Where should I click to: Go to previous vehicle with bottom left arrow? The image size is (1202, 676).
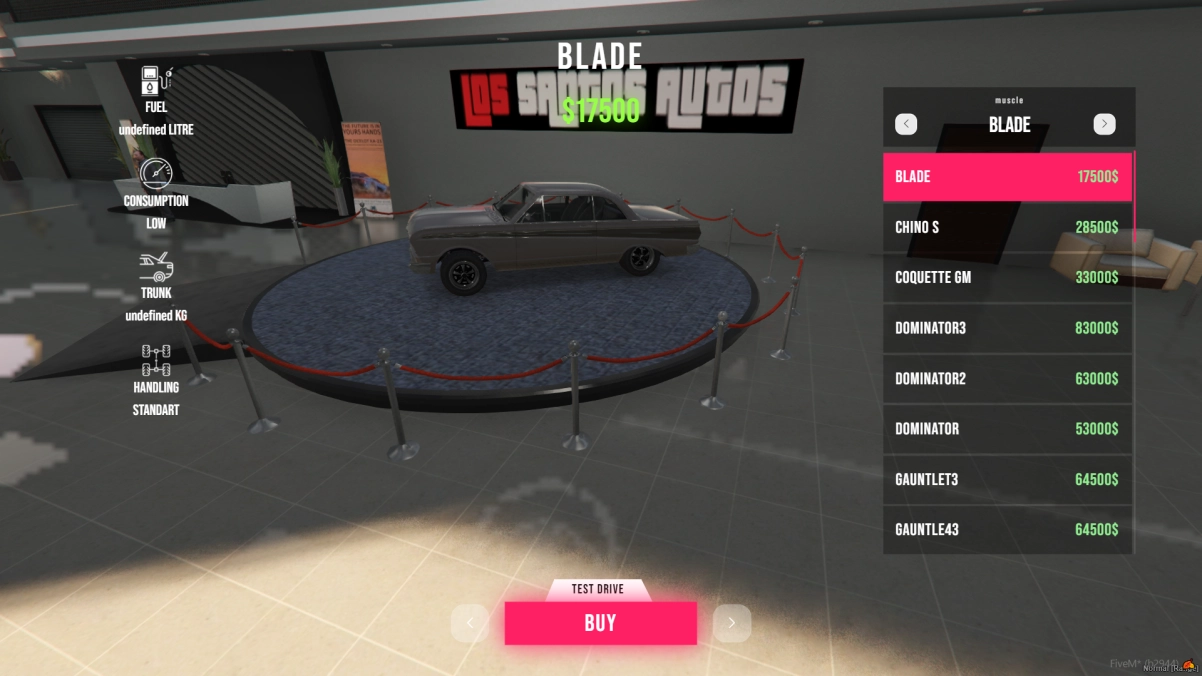[470, 623]
